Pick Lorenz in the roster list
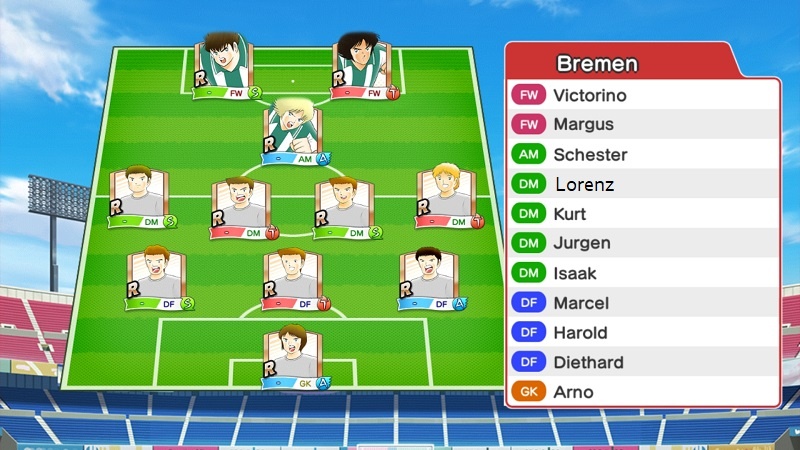 tap(640, 185)
